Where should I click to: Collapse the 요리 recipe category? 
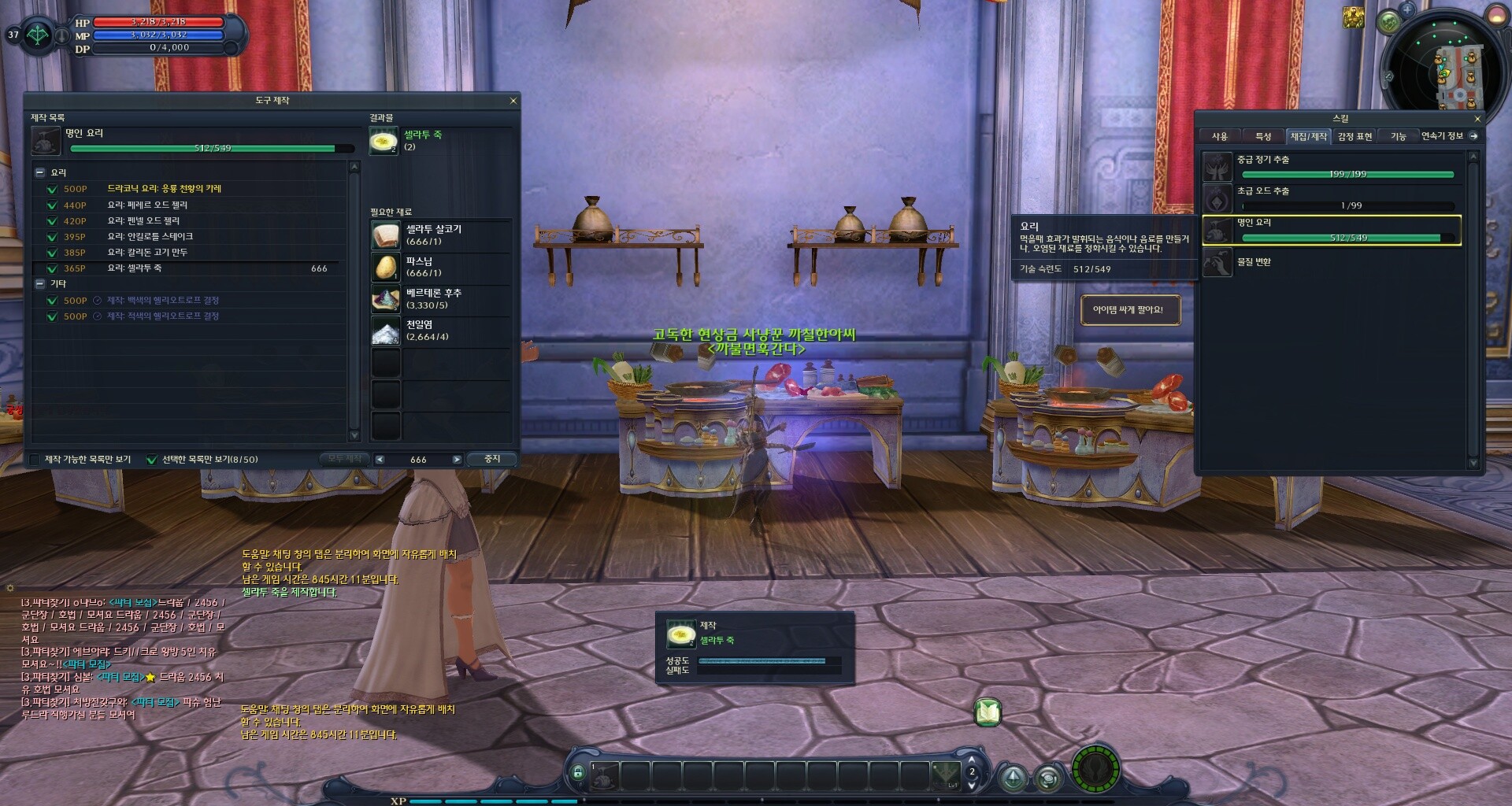point(40,172)
